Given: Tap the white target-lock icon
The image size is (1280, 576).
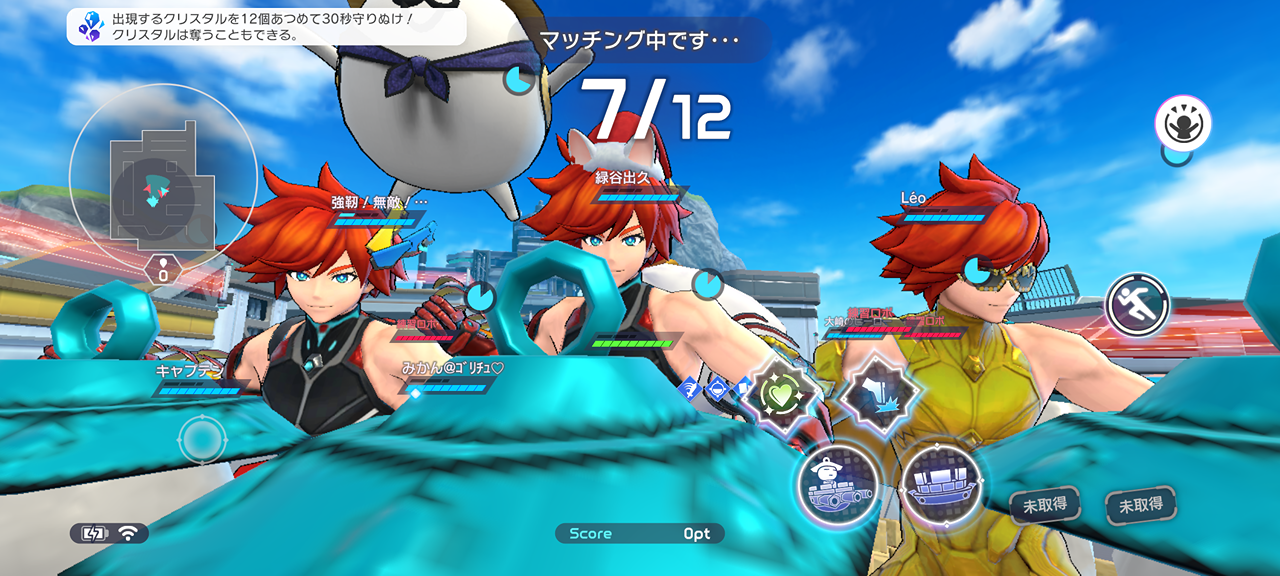Looking at the screenshot, I should pos(1183,125).
